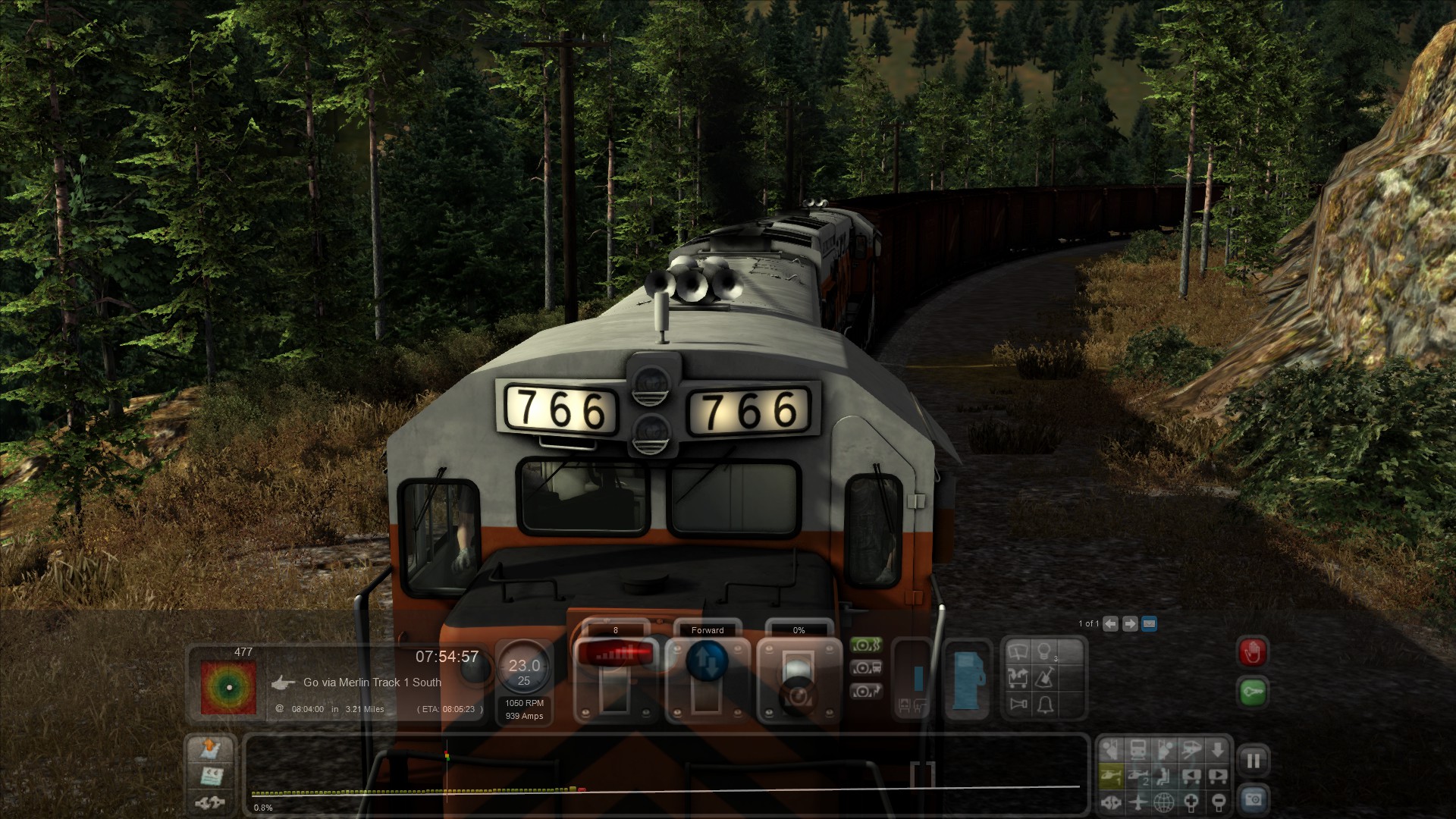This screenshot has height=819, width=1456.
Task: Switch the headlights via the lightbulb icon
Action: [1045, 651]
